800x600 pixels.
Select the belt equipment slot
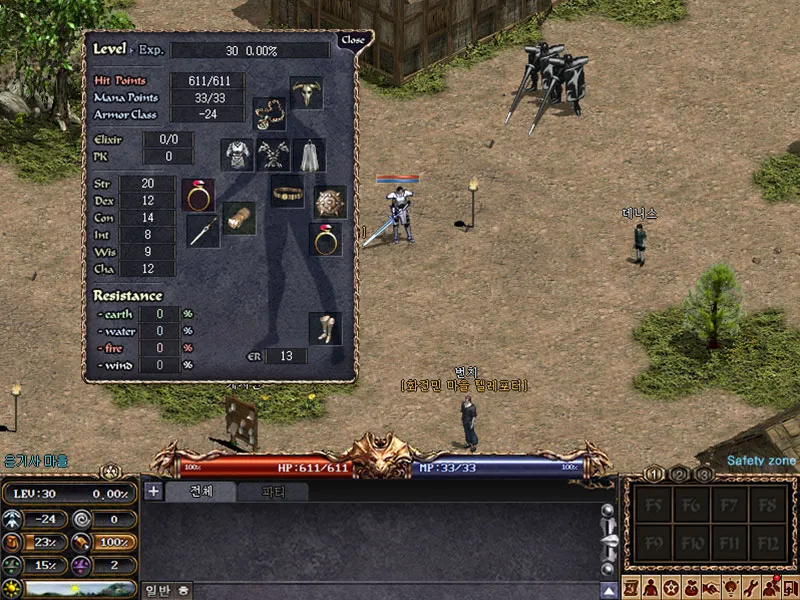click(x=288, y=190)
